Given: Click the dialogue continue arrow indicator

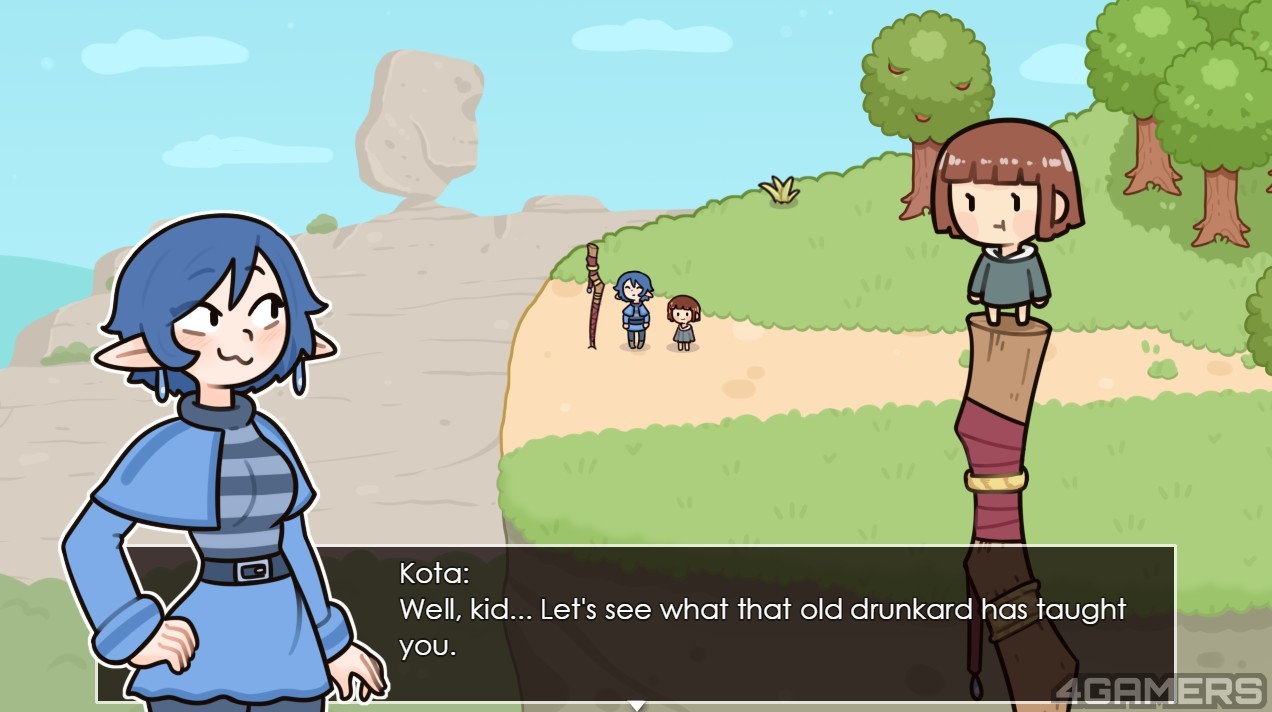Looking at the screenshot, I should tap(636, 706).
